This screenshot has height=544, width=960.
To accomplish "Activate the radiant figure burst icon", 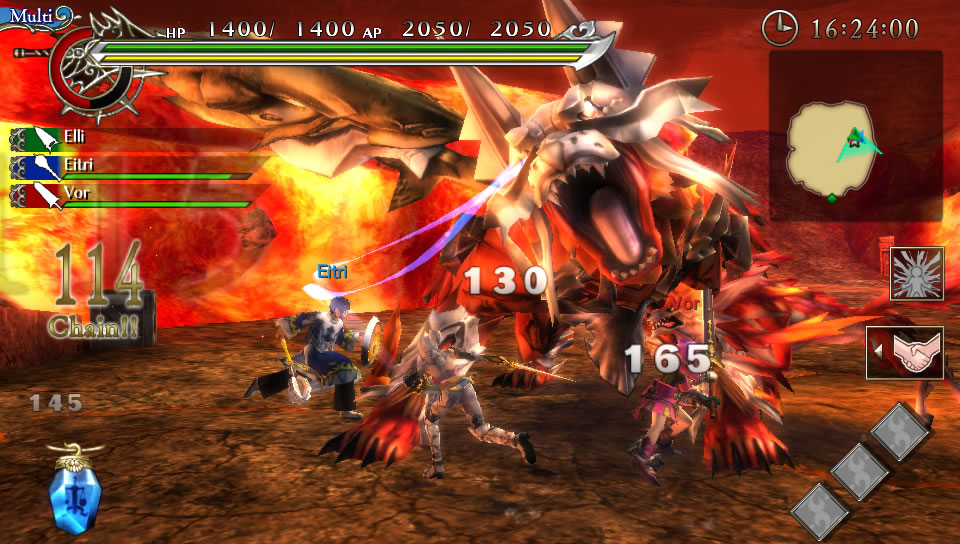I will coord(916,274).
